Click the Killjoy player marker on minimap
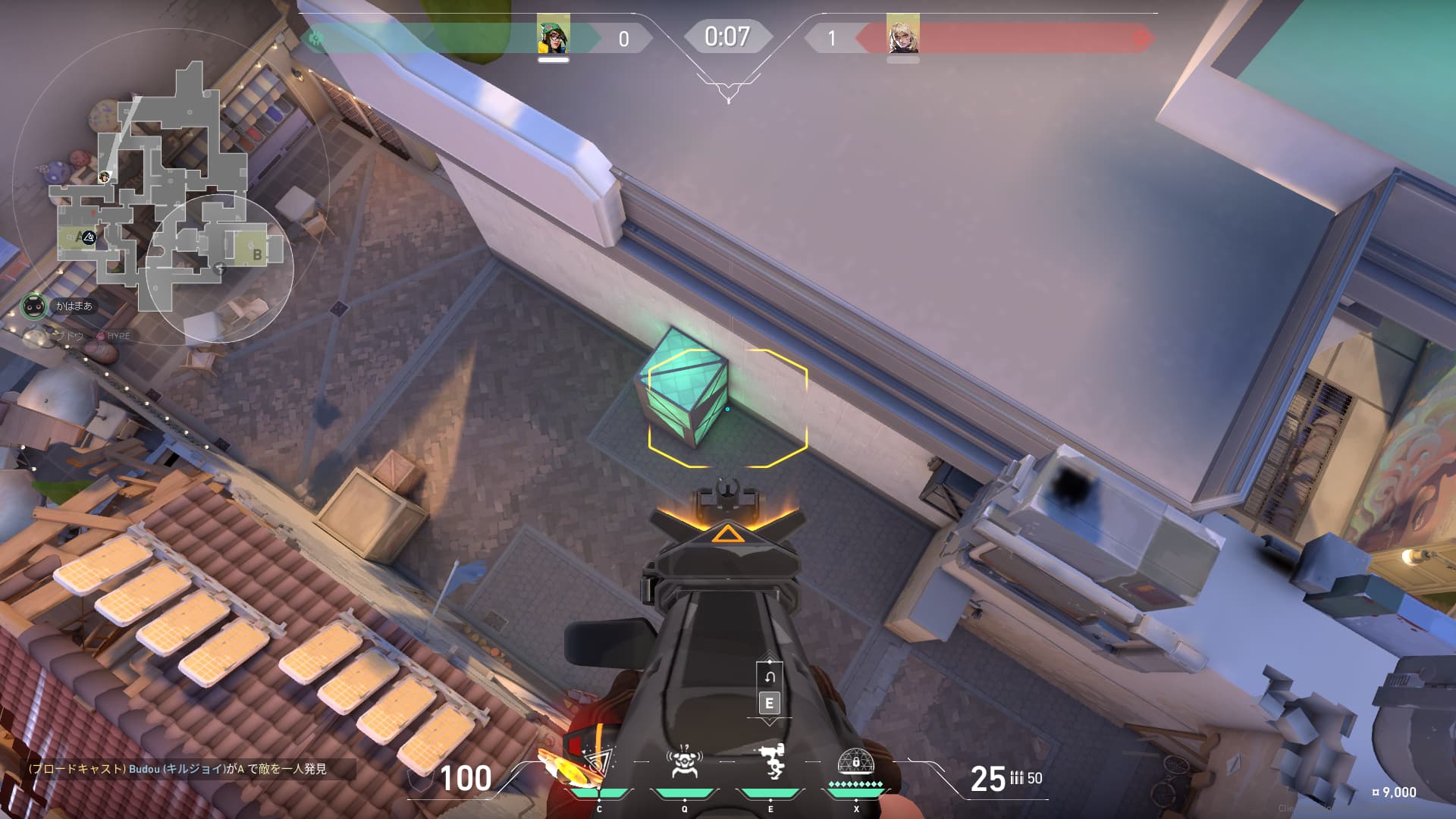This screenshot has height=819, width=1456. [105, 177]
